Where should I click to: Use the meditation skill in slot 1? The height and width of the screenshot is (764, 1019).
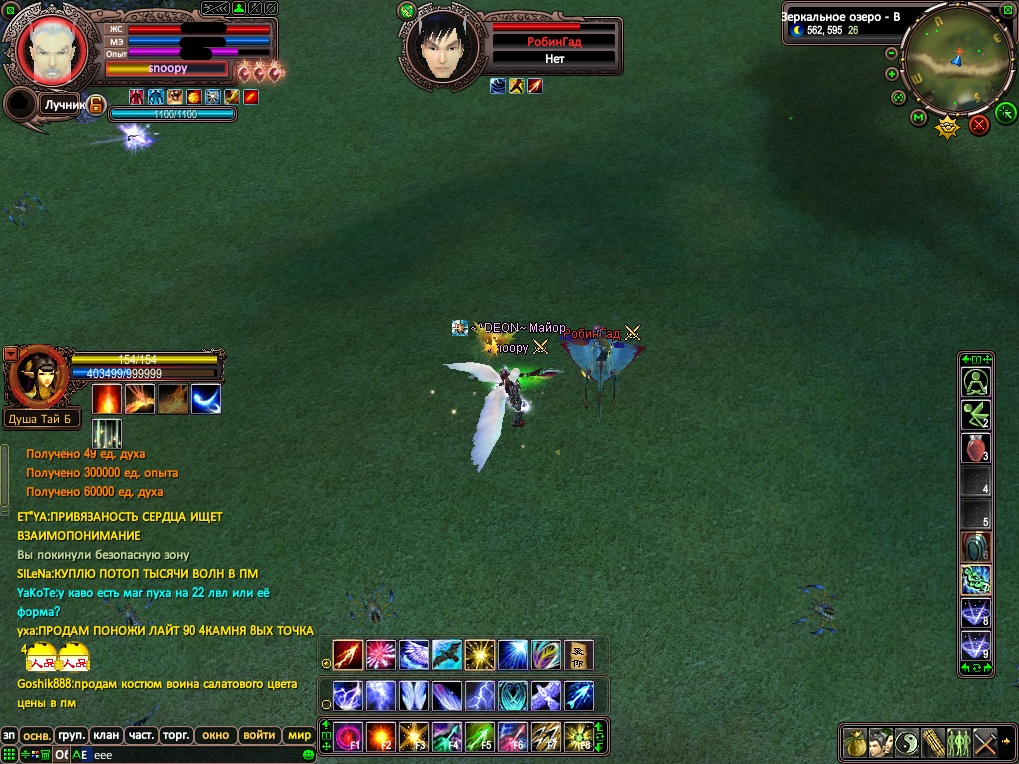(x=975, y=382)
